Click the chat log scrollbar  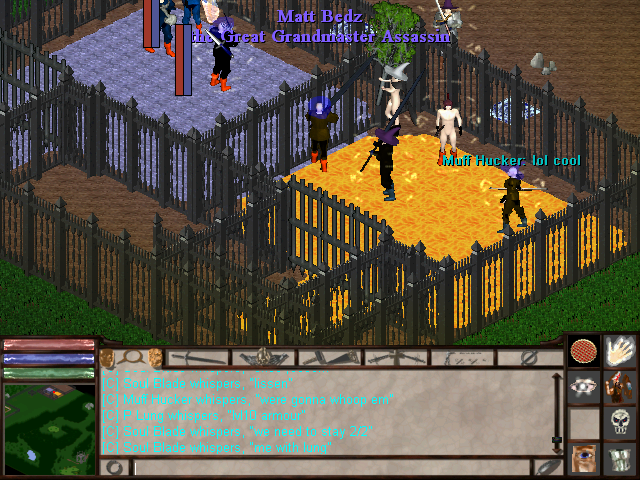pos(557,410)
